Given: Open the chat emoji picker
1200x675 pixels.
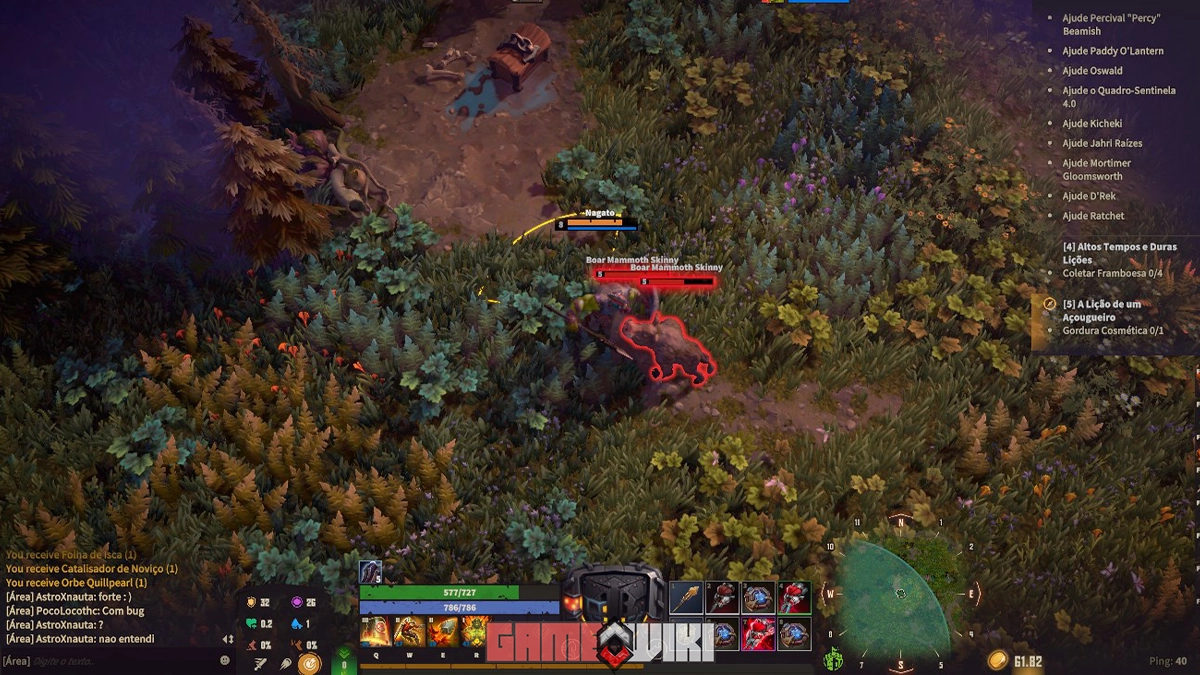Looking at the screenshot, I should click(x=224, y=661).
